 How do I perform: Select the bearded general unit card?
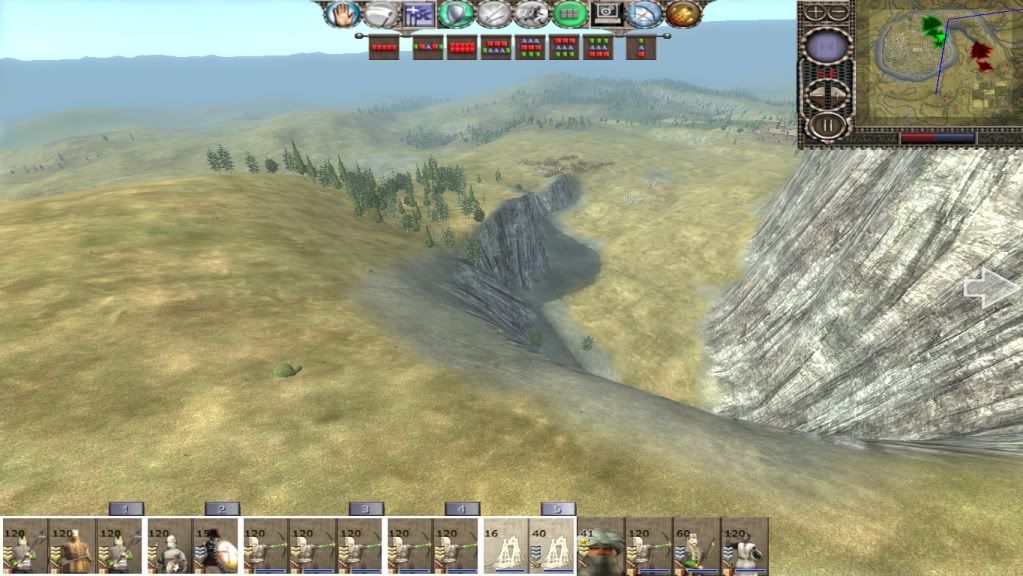[600, 546]
